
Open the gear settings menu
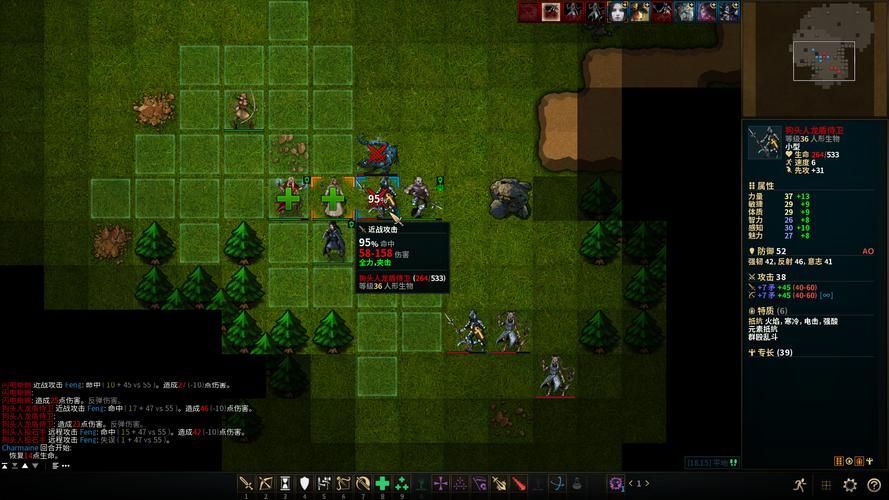850,485
